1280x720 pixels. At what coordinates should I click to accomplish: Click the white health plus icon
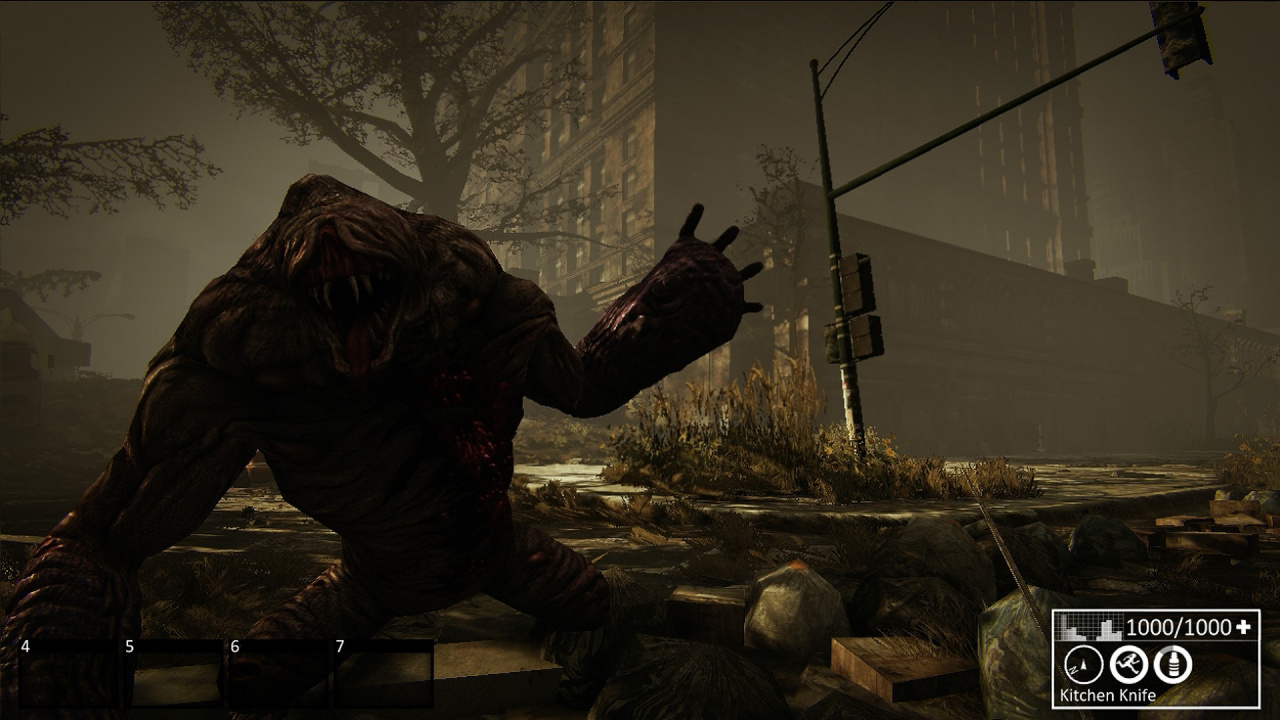(1244, 627)
